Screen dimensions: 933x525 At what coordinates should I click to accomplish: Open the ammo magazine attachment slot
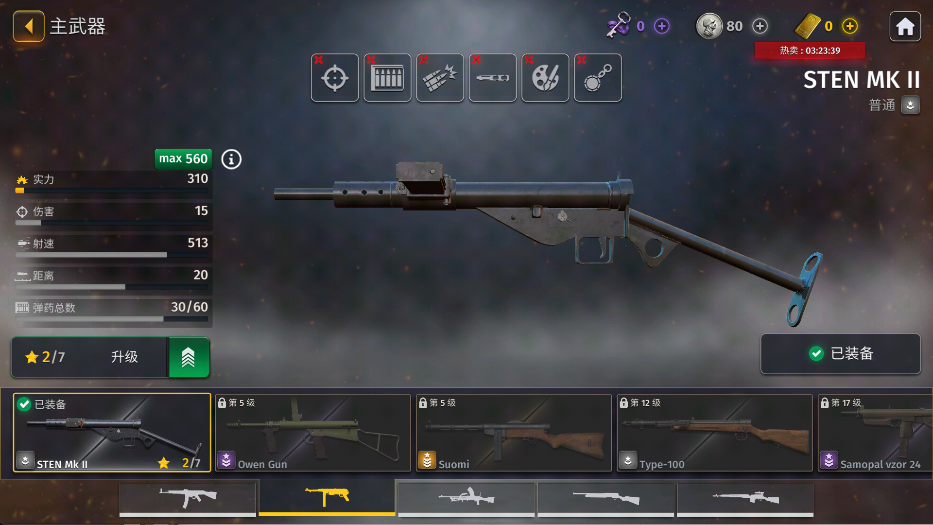coord(387,78)
